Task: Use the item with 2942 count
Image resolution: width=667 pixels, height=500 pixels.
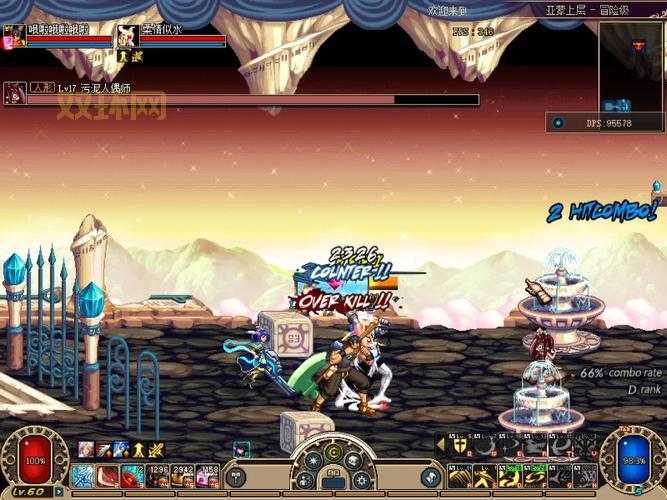Action: [x=183, y=476]
